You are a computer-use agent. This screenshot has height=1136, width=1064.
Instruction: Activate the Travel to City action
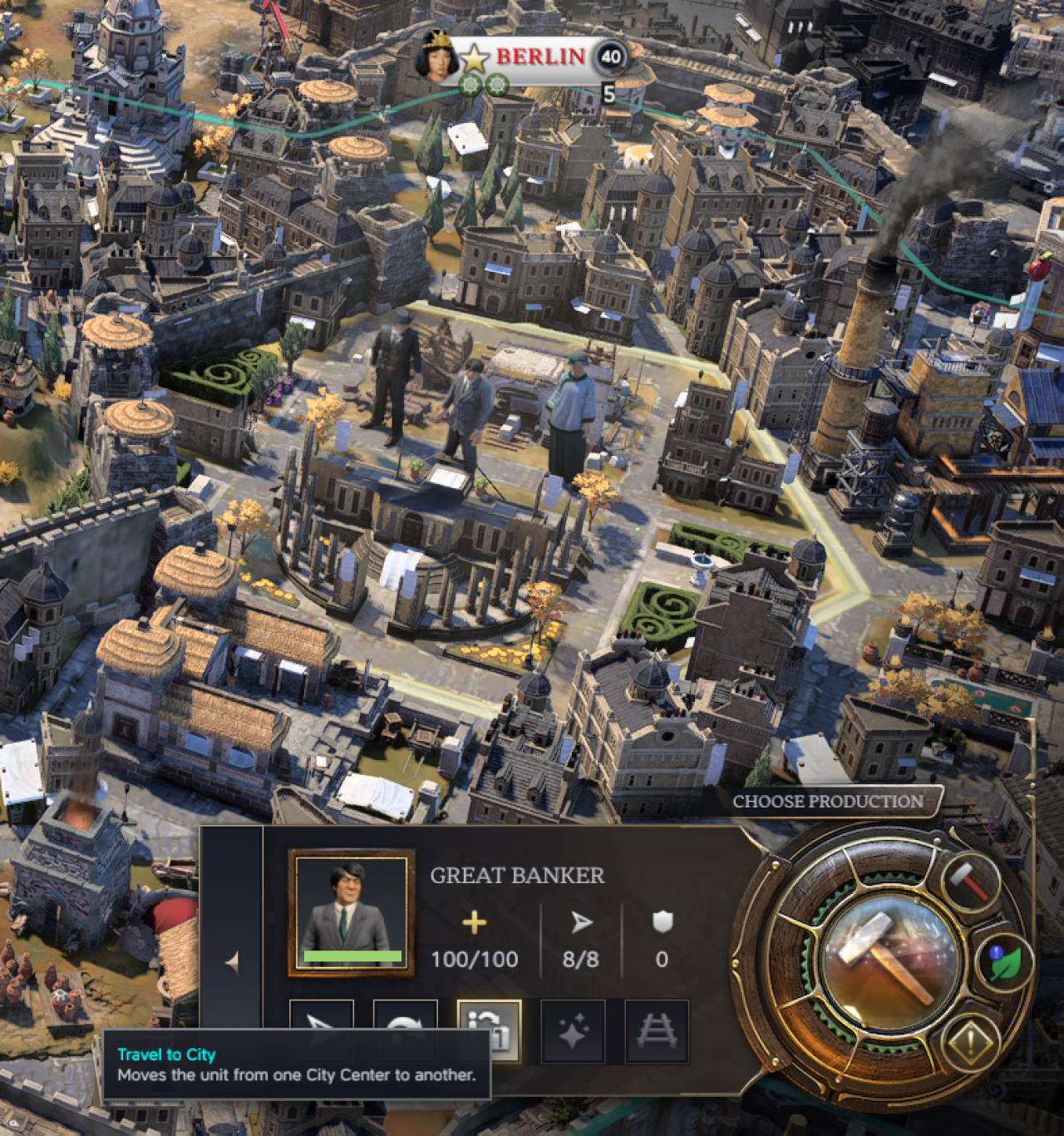point(490,1031)
